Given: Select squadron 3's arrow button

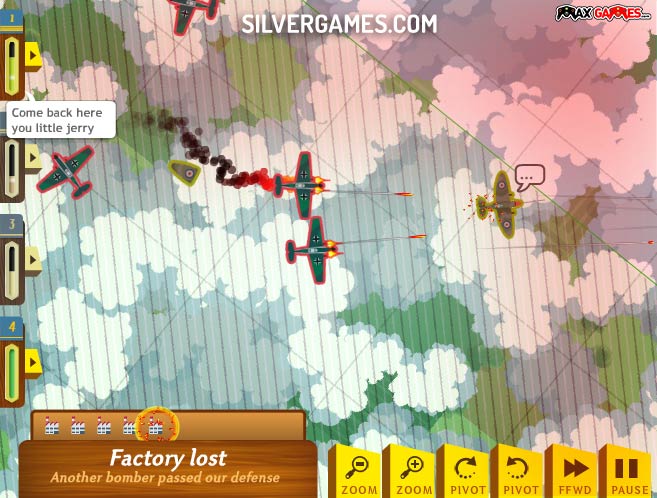Looking at the screenshot, I should [33, 260].
